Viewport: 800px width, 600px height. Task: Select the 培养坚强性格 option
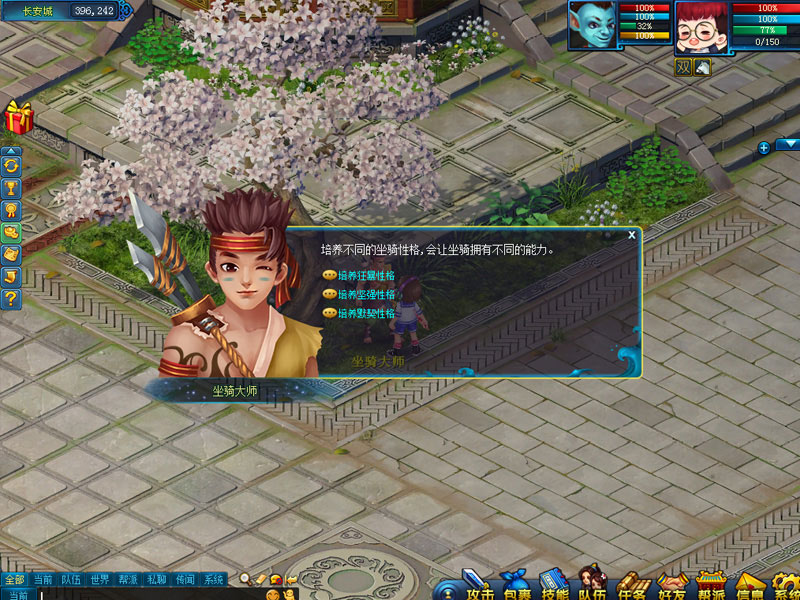pos(366,294)
